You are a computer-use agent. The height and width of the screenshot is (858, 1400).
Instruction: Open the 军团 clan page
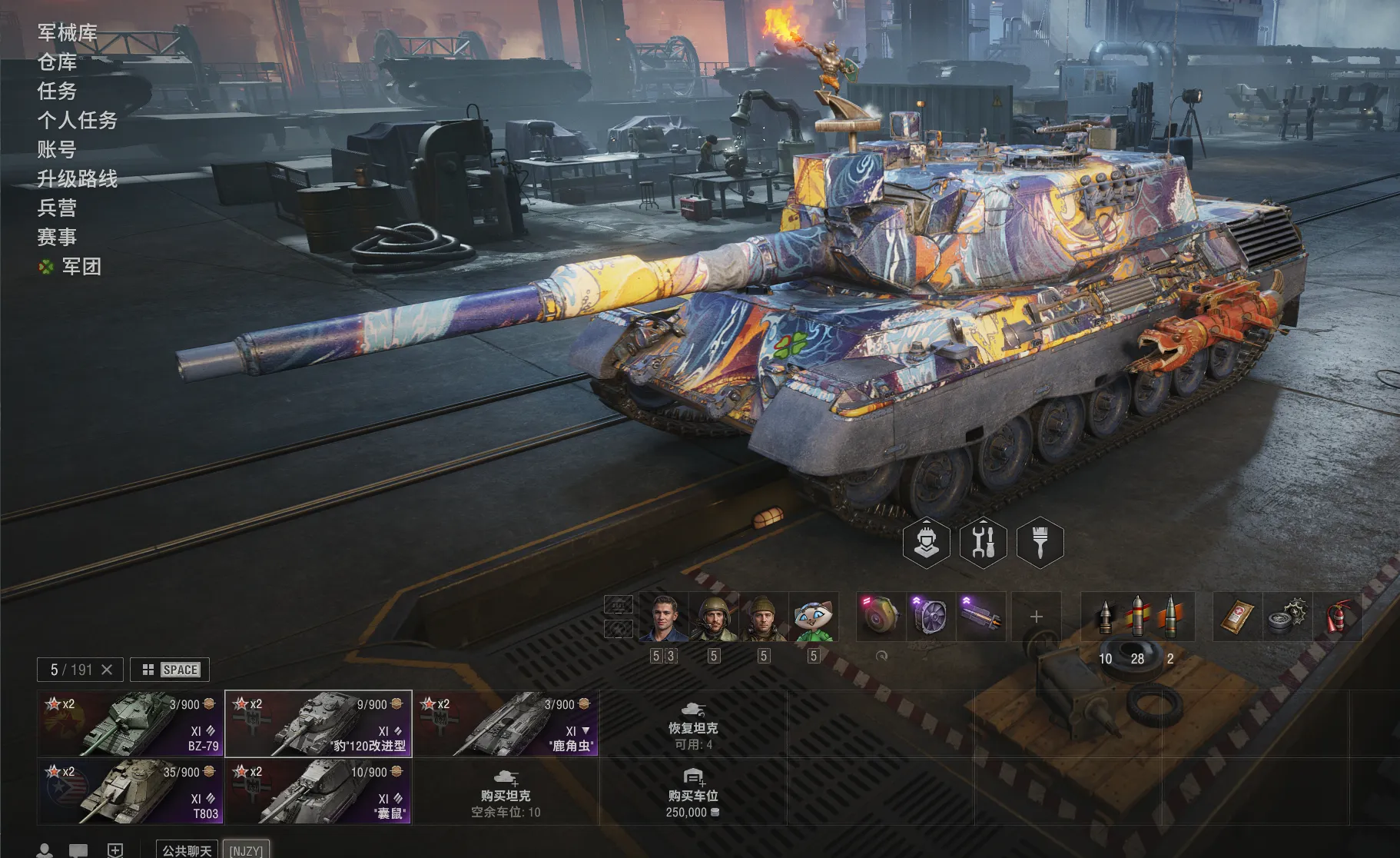[81, 267]
